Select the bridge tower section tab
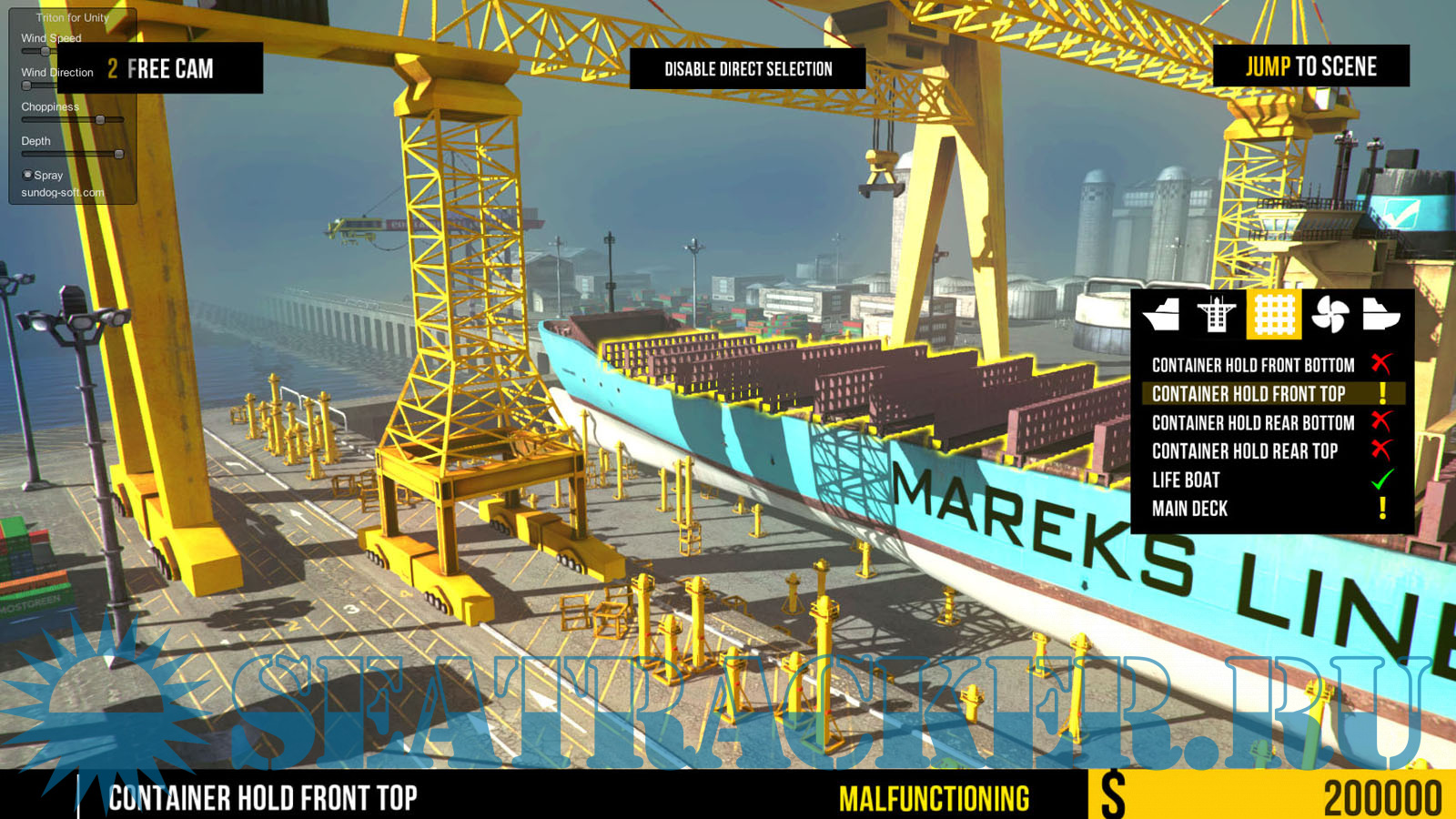Image resolution: width=1456 pixels, height=819 pixels. [1217, 315]
